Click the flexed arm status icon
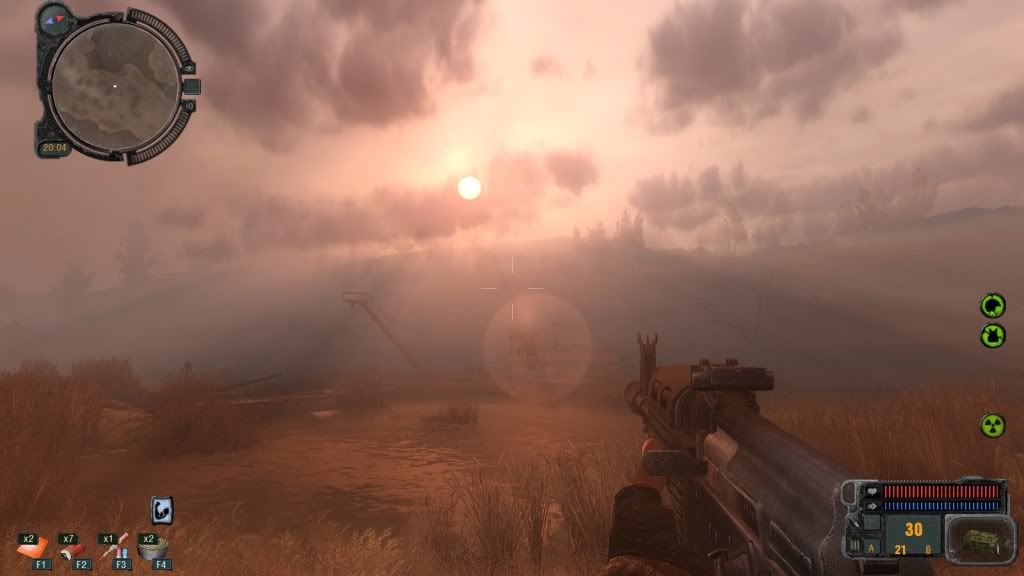 (x=162, y=510)
